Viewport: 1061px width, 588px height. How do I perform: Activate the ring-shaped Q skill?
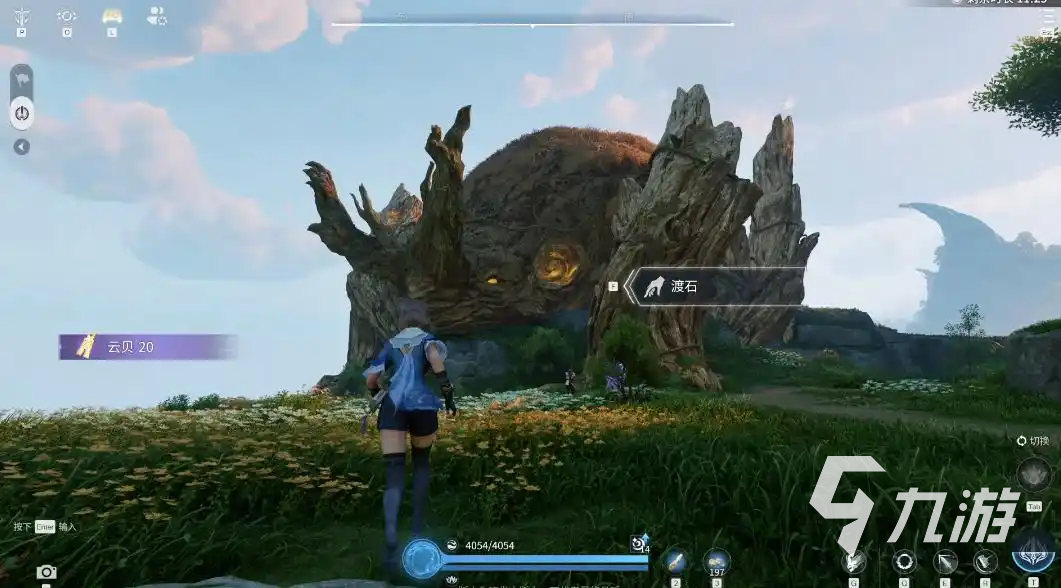point(904,562)
